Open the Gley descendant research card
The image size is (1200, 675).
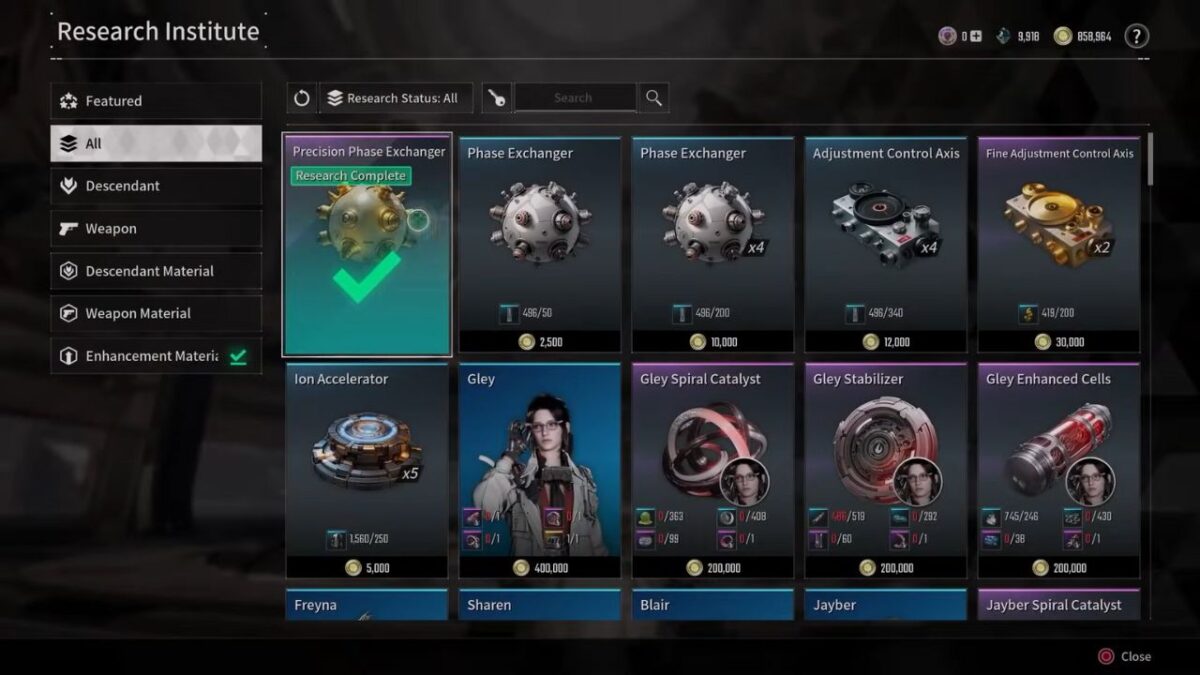click(540, 471)
